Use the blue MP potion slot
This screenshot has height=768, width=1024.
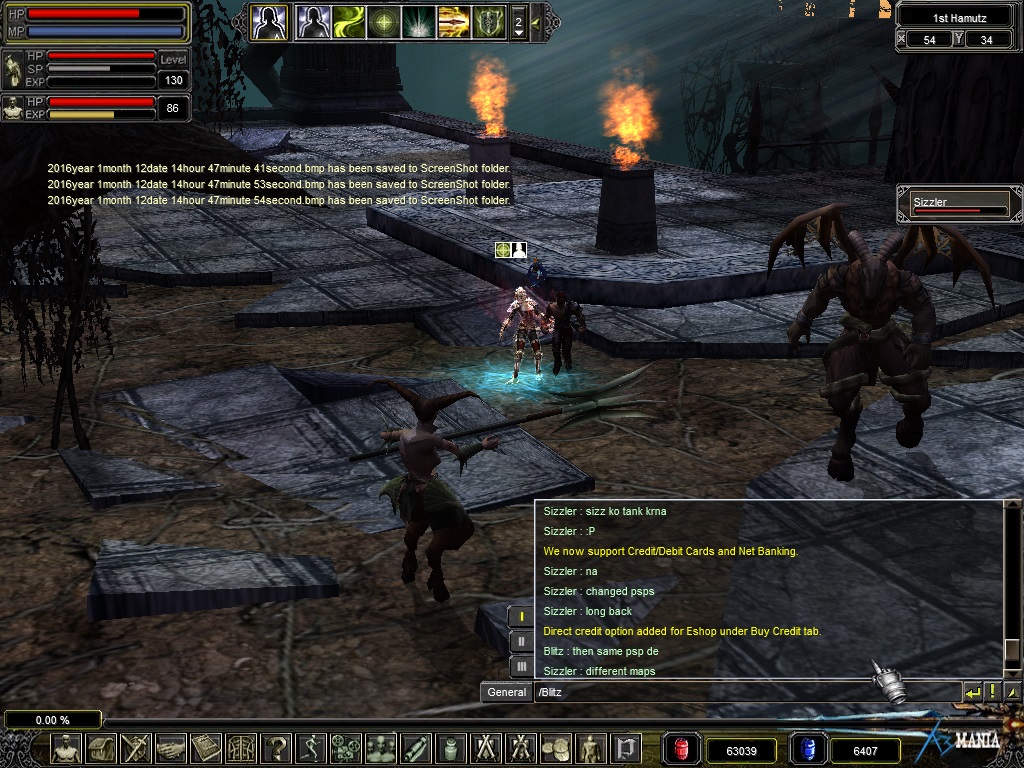[x=809, y=749]
